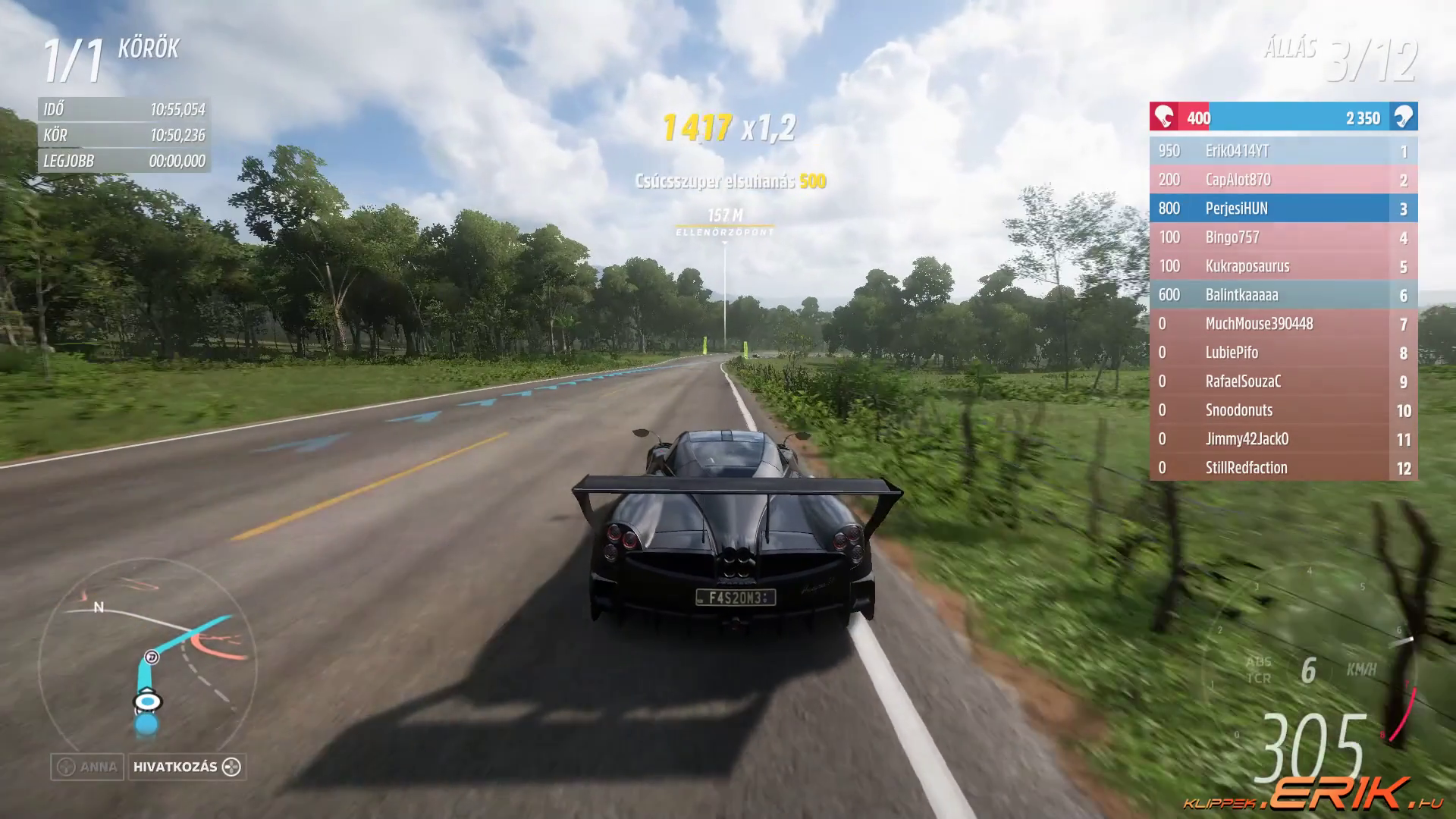The height and width of the screenshot is (819, 1456).
Task: Highlight the PerjesiHUN player row
Action: tap(1283, 209)
